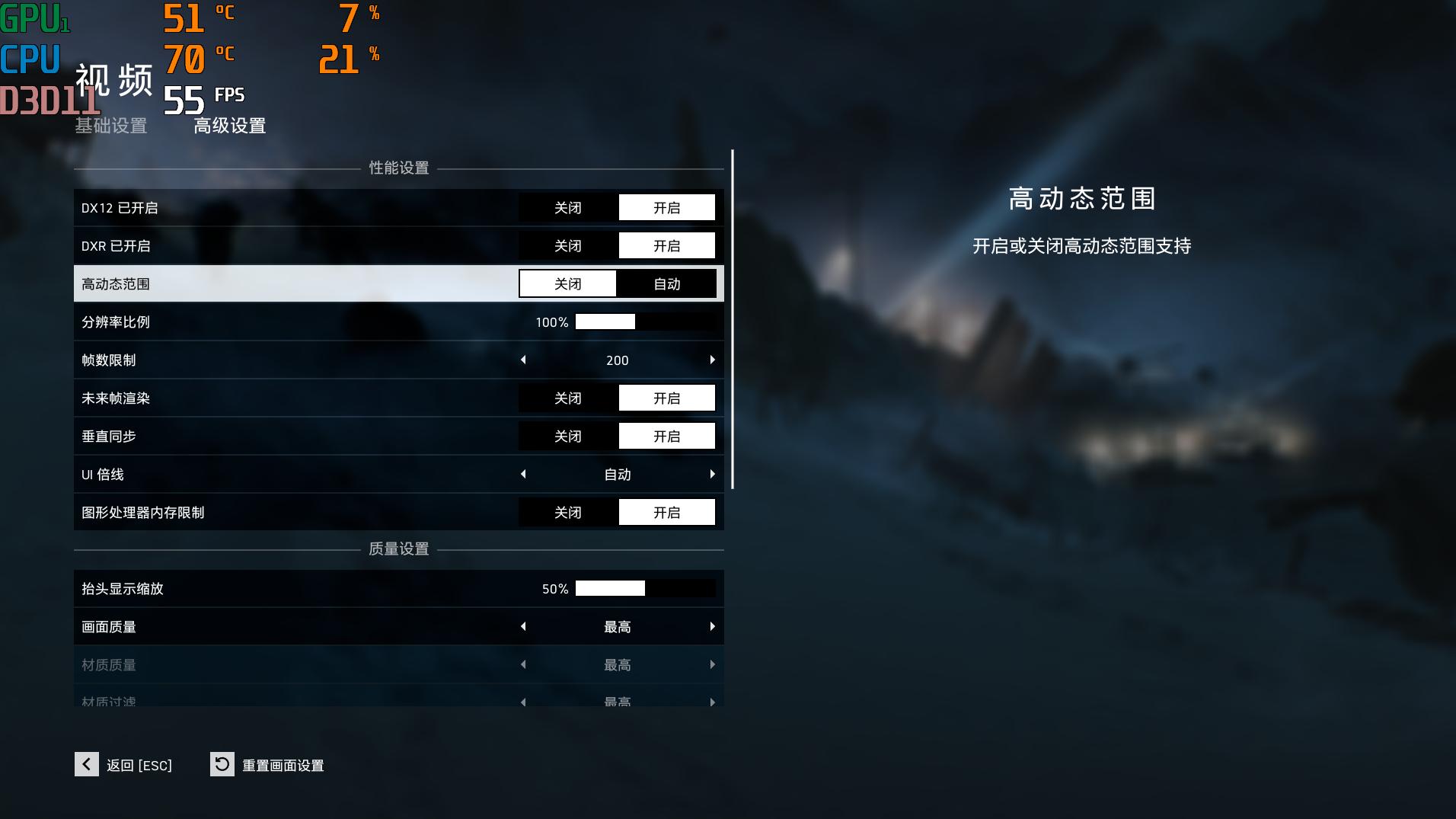Lower 画面质量 using the left arrow
Screen dimensions: 1456x819
(x=524, y=626)
